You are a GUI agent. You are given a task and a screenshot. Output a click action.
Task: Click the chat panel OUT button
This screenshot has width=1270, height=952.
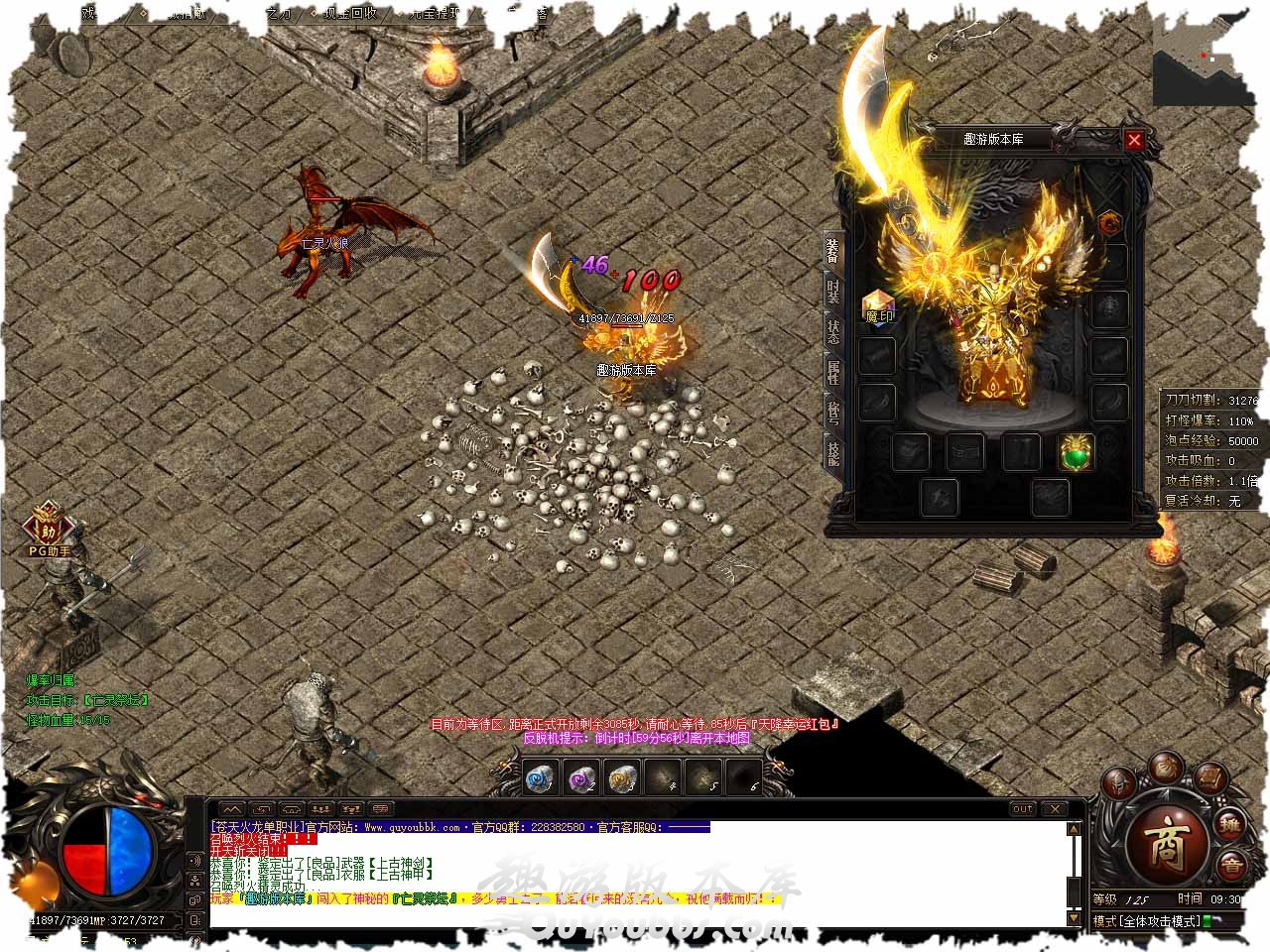pyautogui.click(x=1022, y=809)
